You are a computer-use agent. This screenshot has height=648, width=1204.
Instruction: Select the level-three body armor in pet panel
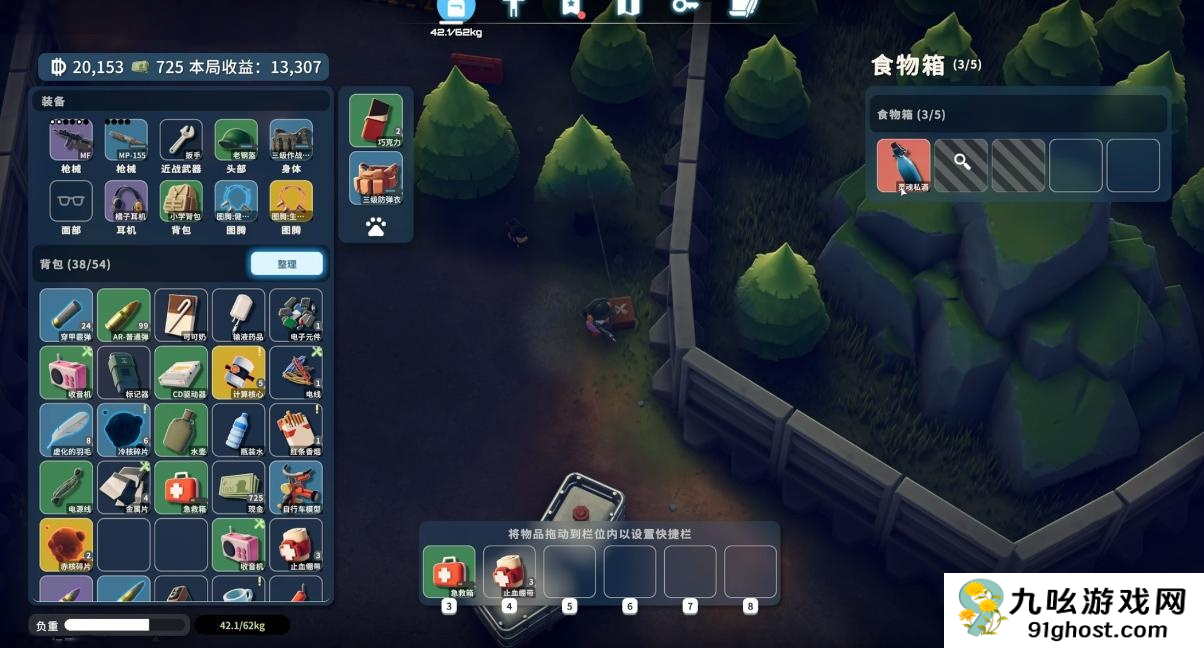376,178
